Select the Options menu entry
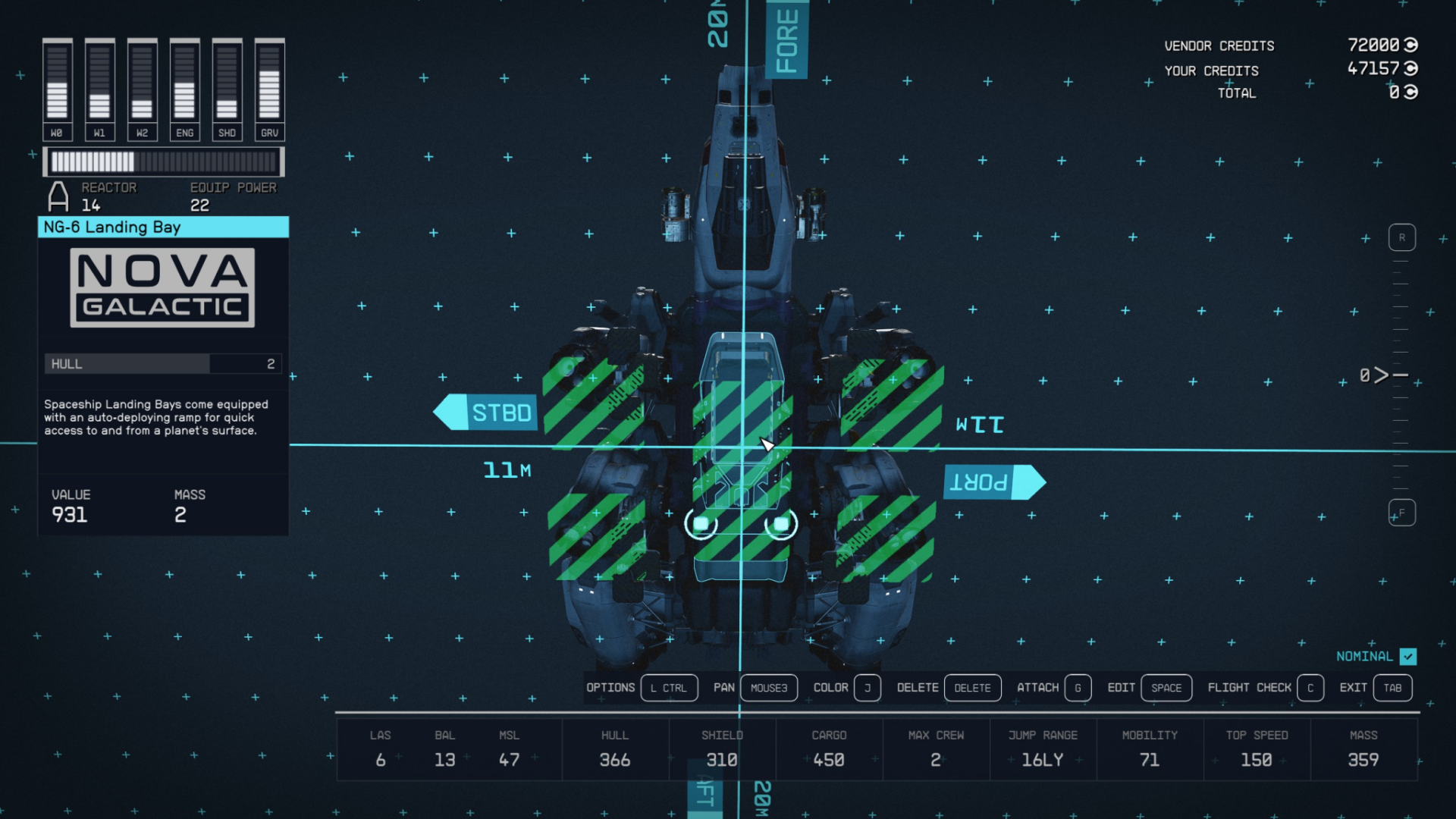The image size is (1456, 819). tap(610, 688)
